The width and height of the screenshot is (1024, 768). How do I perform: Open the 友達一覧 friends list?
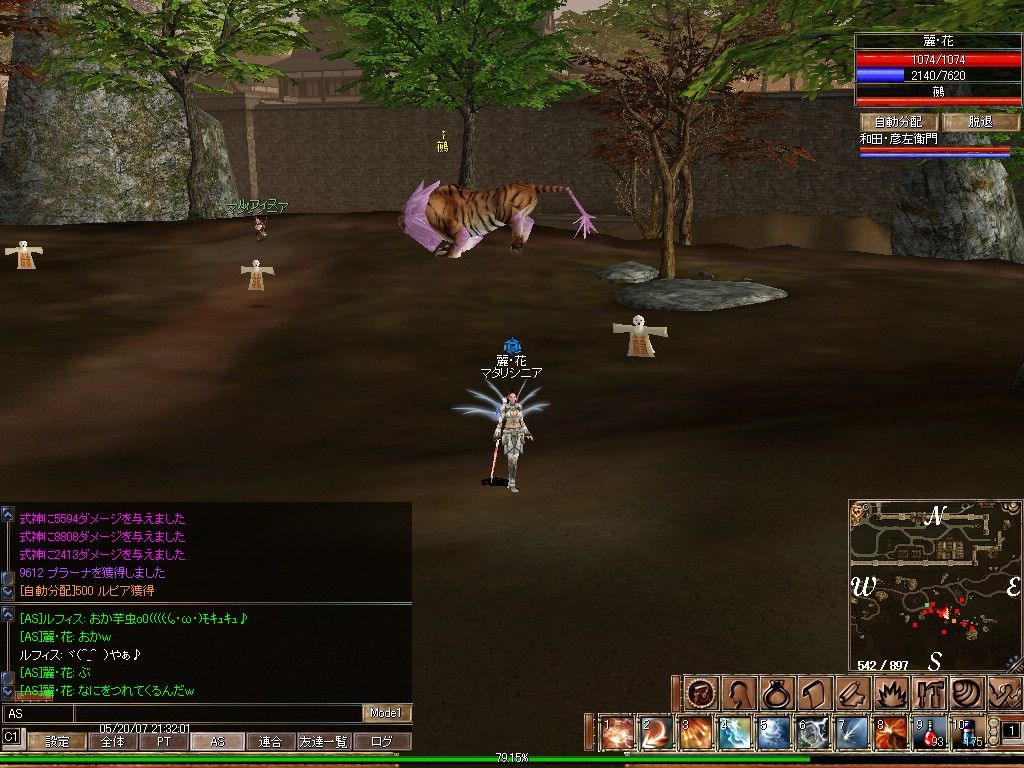click(x=323, y=742)
